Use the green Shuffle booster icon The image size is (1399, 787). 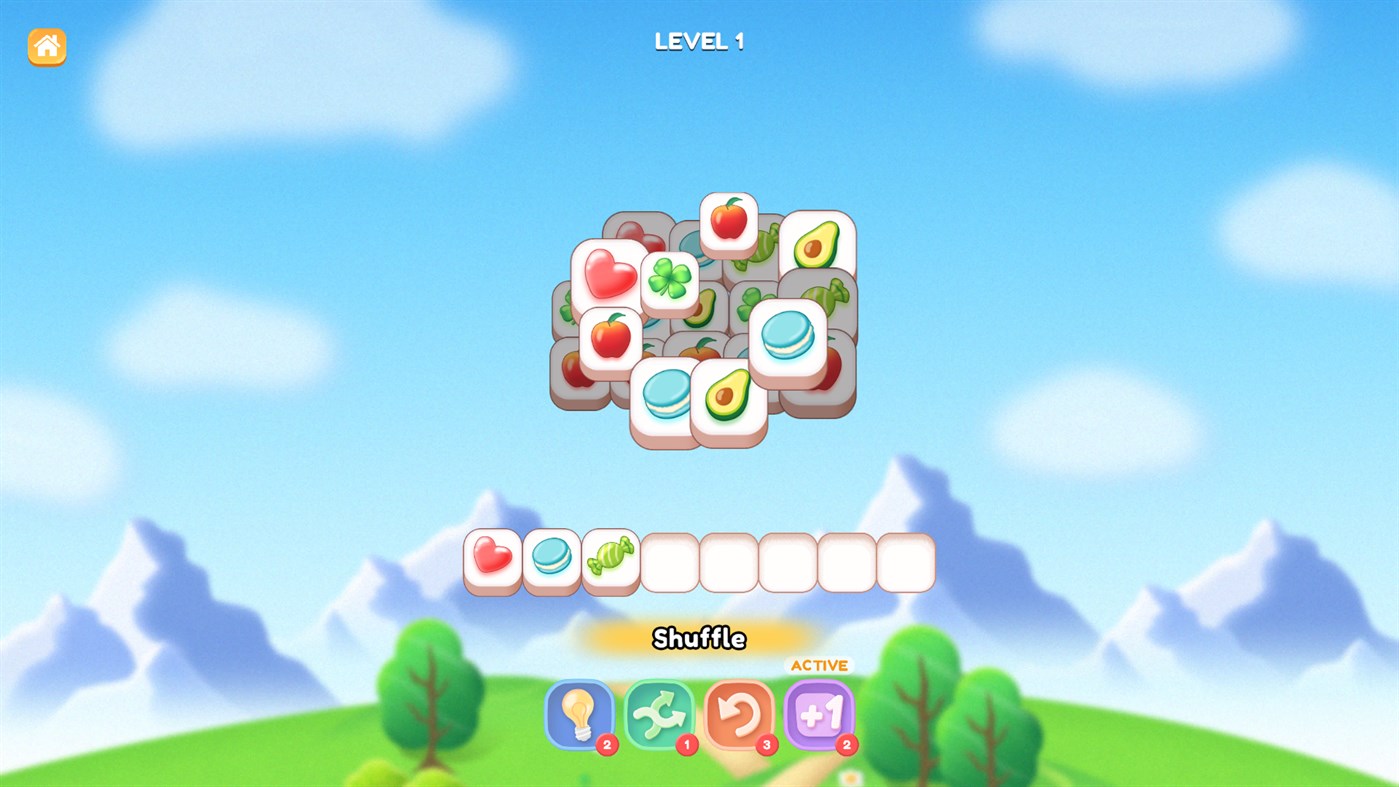click(x=660, y=713)
